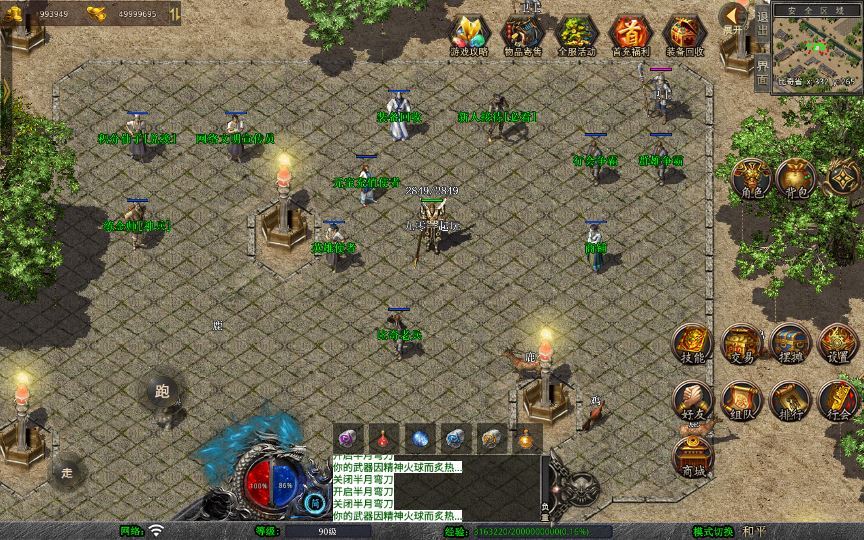Open the 交易 trade menu
The width and height of the screenshot is (864, 540).
pyautogui.click(x=741, y=343)
